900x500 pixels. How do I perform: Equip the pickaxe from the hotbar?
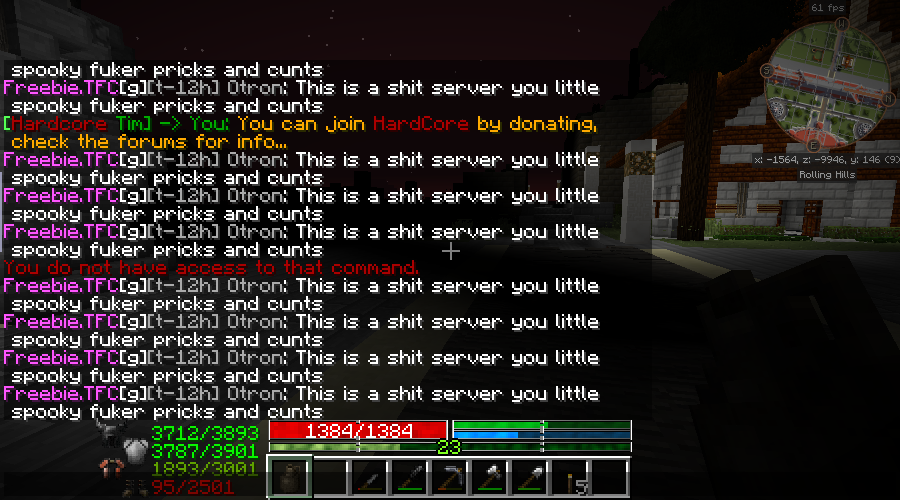[449, 478]
